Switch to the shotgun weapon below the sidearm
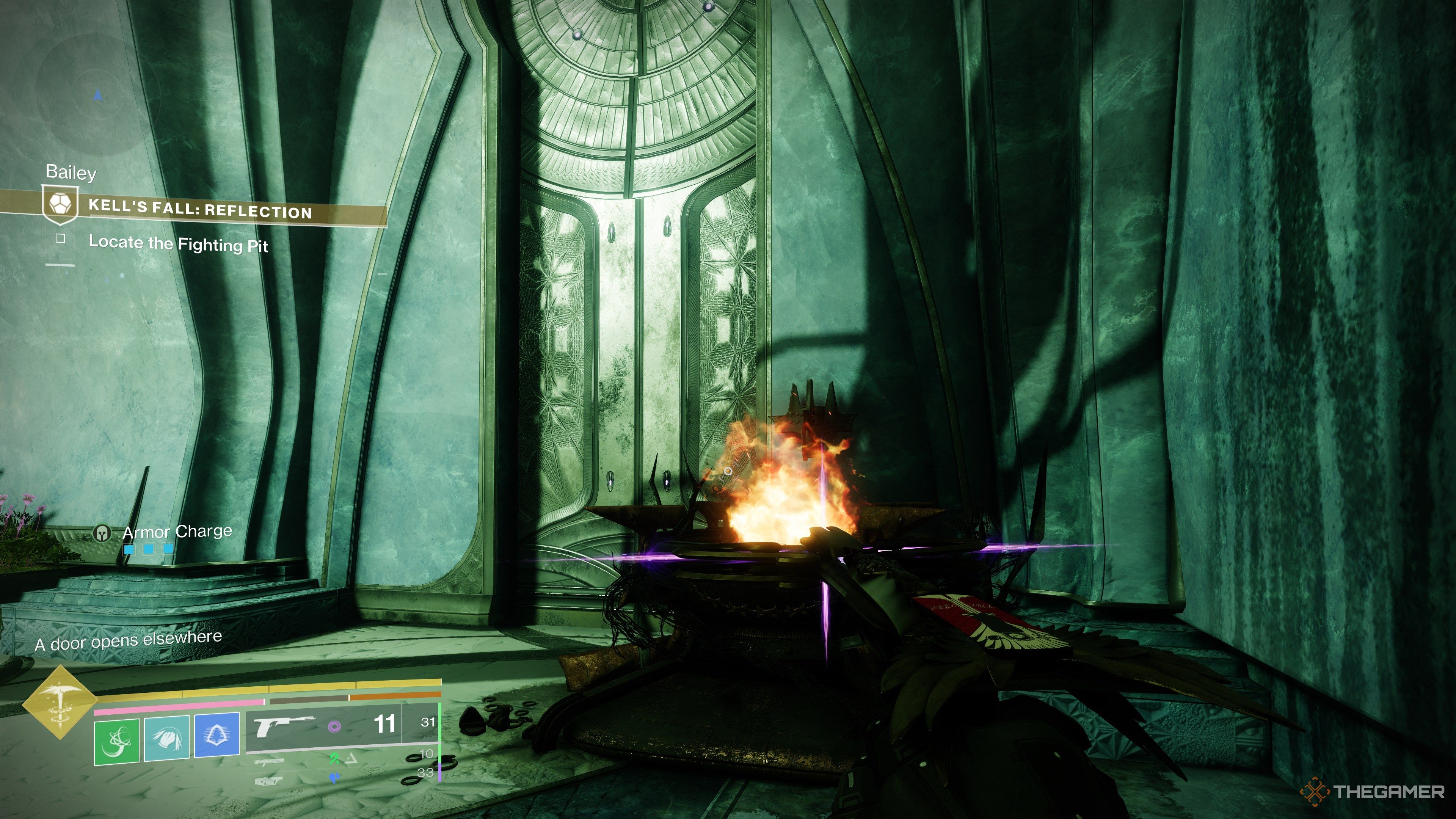Screen dimensions: 1456x819 [269, 762]
